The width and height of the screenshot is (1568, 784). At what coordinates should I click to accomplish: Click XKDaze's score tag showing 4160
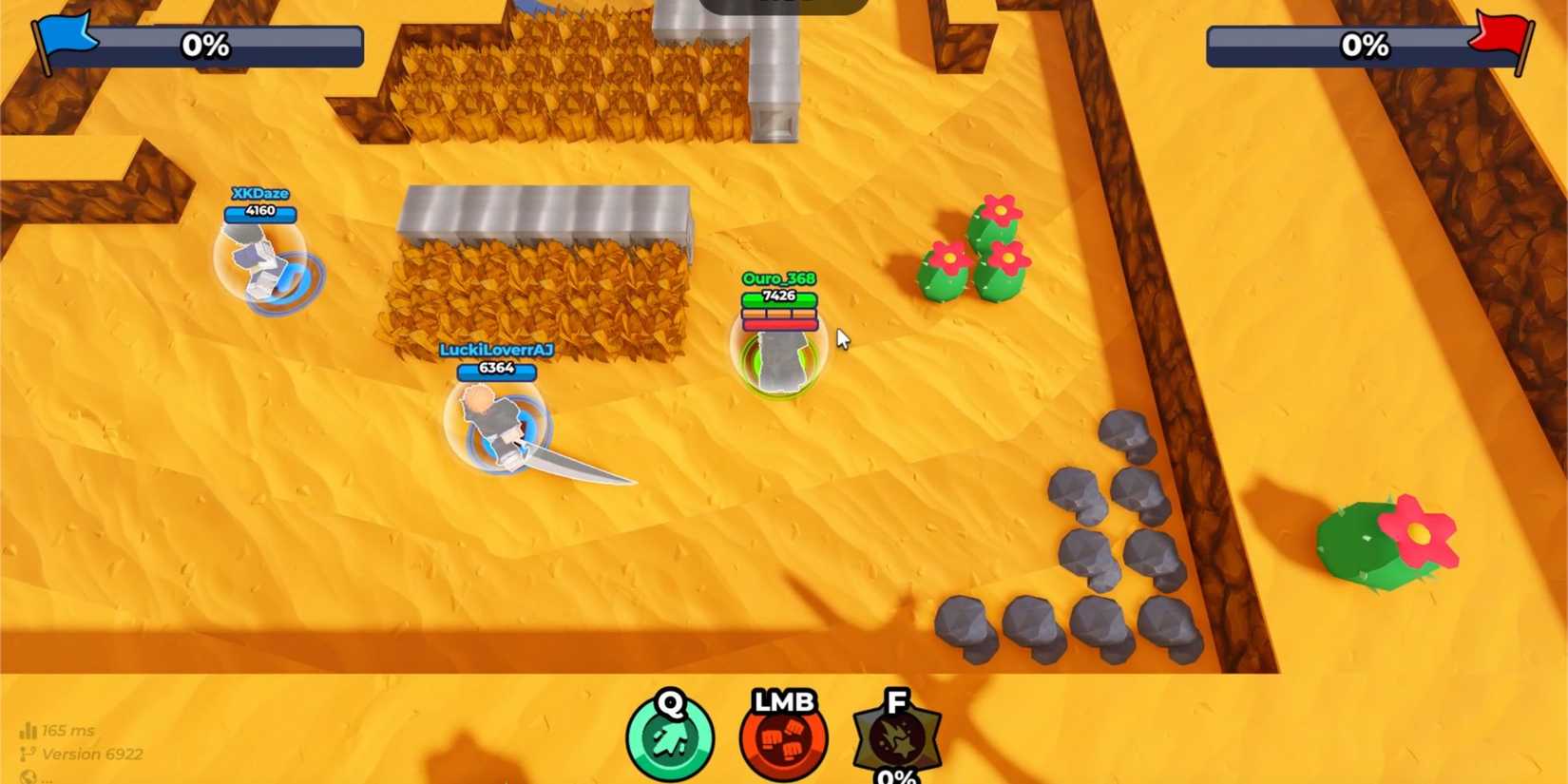pyautogui.click(x=260, y=211)
